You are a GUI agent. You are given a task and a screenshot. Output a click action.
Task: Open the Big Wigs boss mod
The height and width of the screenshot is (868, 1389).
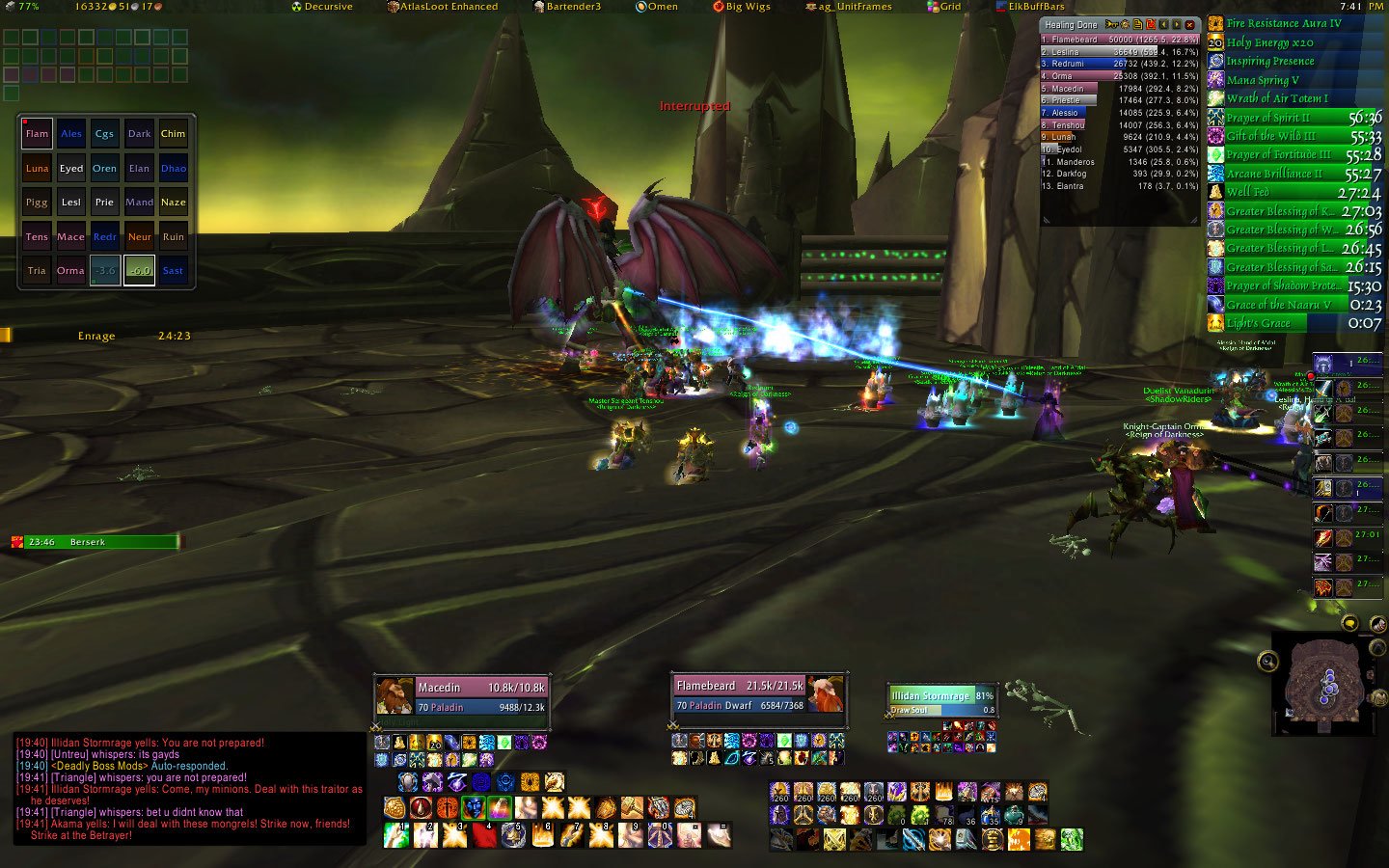[743, 7]
